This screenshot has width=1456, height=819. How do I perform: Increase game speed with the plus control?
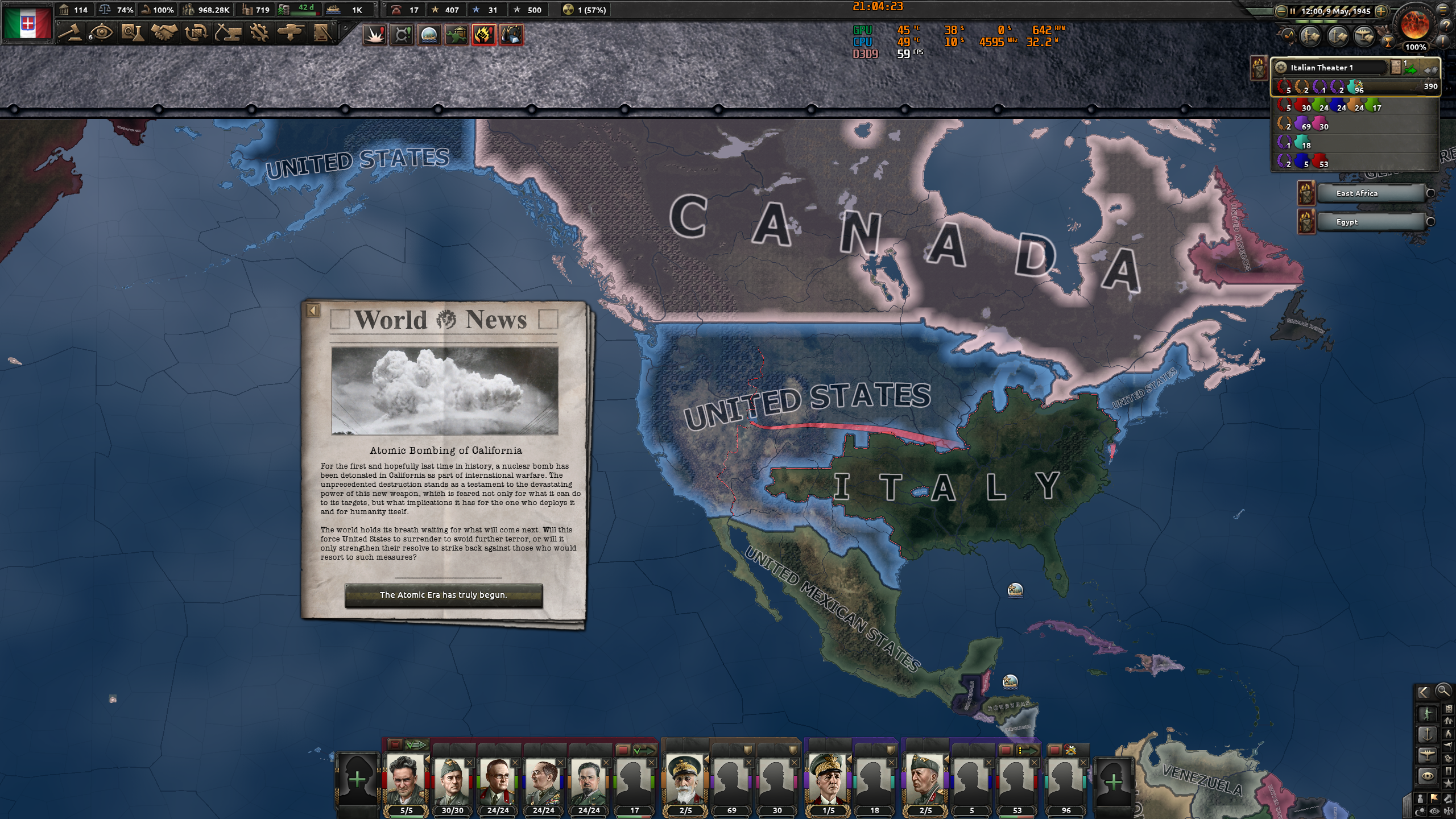(x=1381, y=11)
